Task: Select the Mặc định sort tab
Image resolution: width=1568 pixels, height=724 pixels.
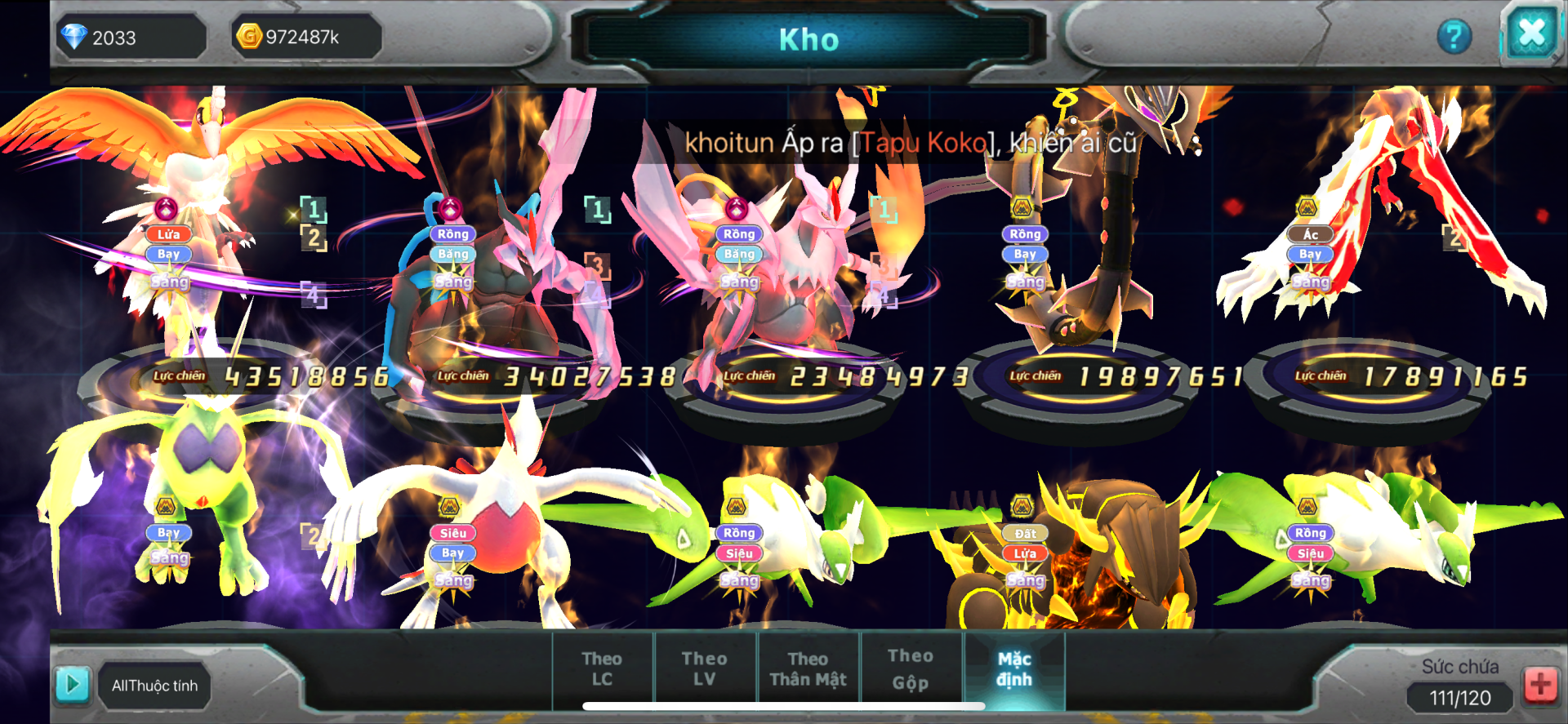Action: pos(1014,668)
